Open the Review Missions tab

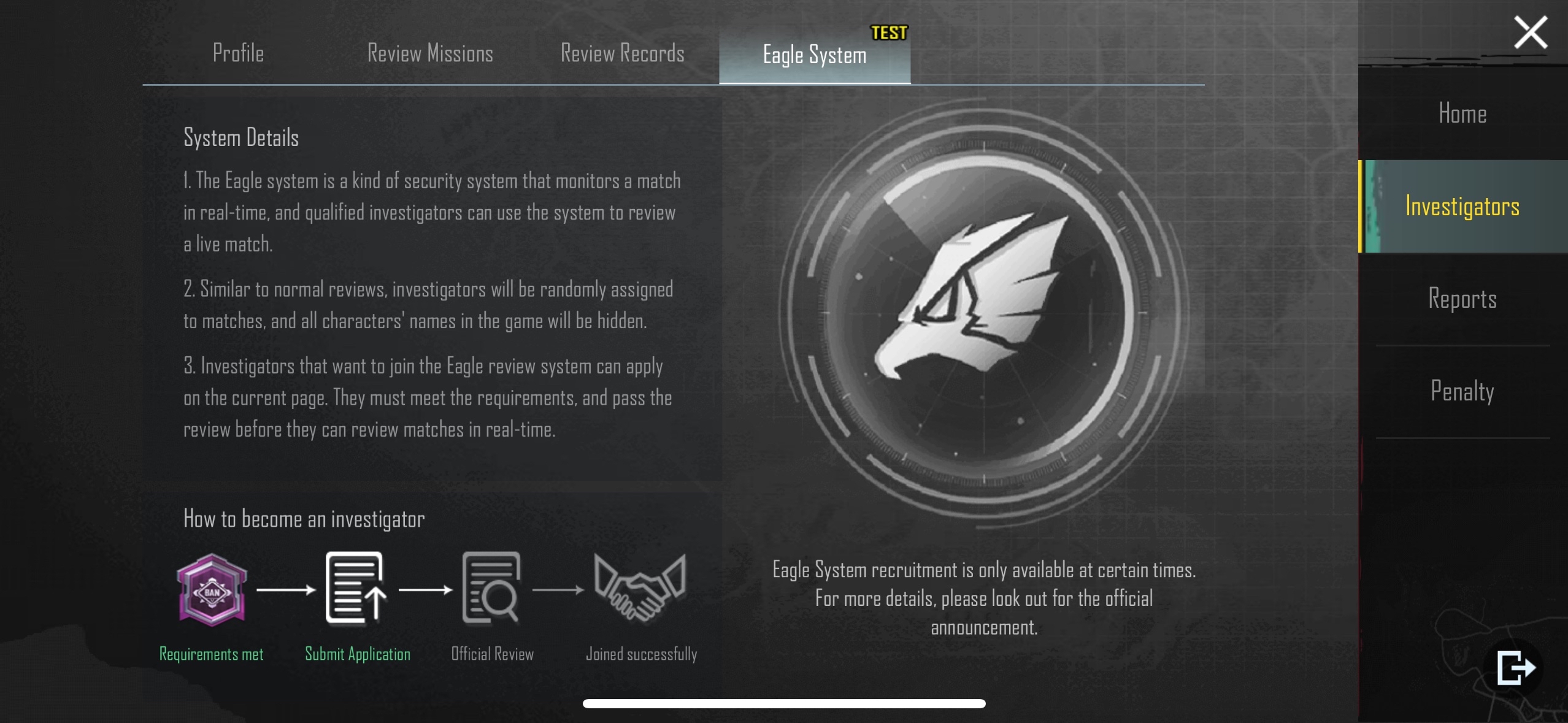click(x=430, y=54)
